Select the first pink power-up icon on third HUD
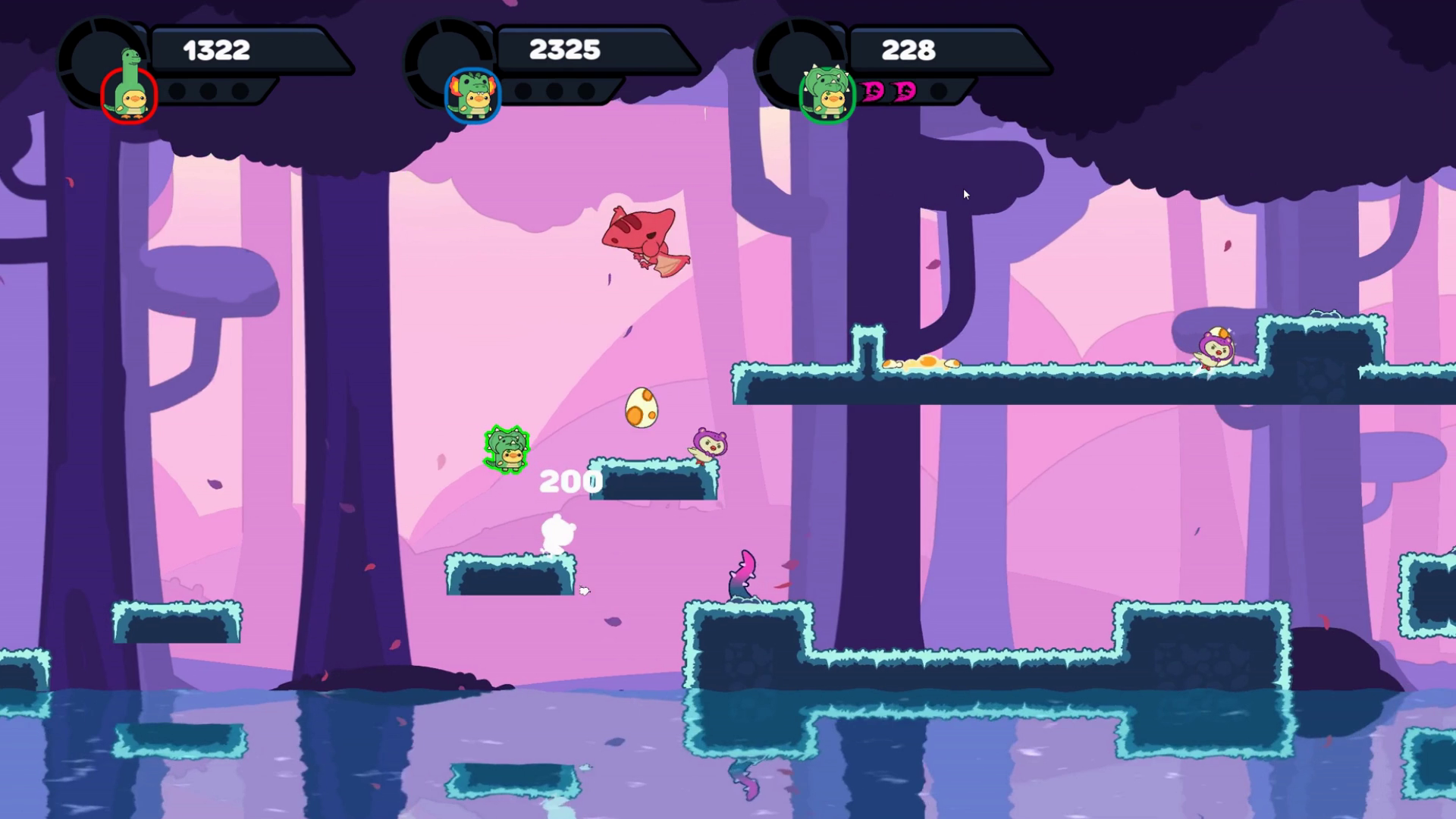This screenshot has width=1456, height=819. (874, 93)
